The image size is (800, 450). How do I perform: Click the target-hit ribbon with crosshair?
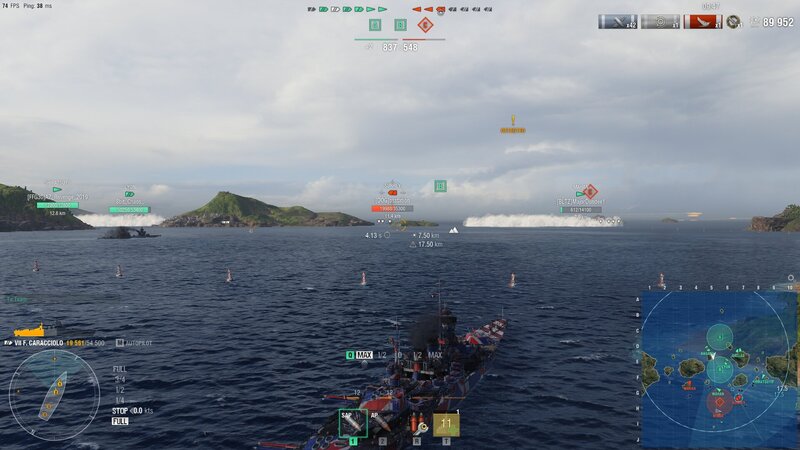[660, 21]
